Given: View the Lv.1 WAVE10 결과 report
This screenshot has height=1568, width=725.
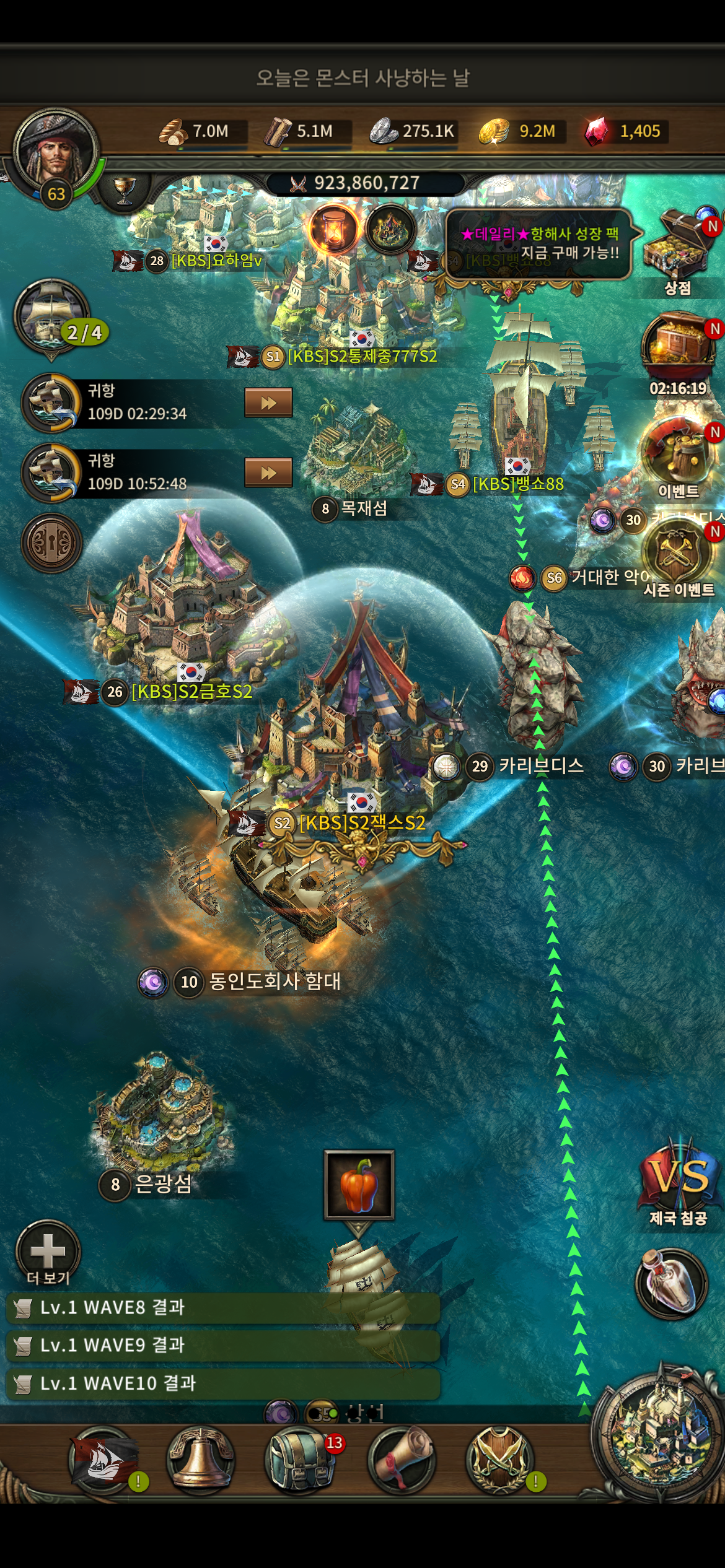Looking at the screenshot, I should (223, 1383).
